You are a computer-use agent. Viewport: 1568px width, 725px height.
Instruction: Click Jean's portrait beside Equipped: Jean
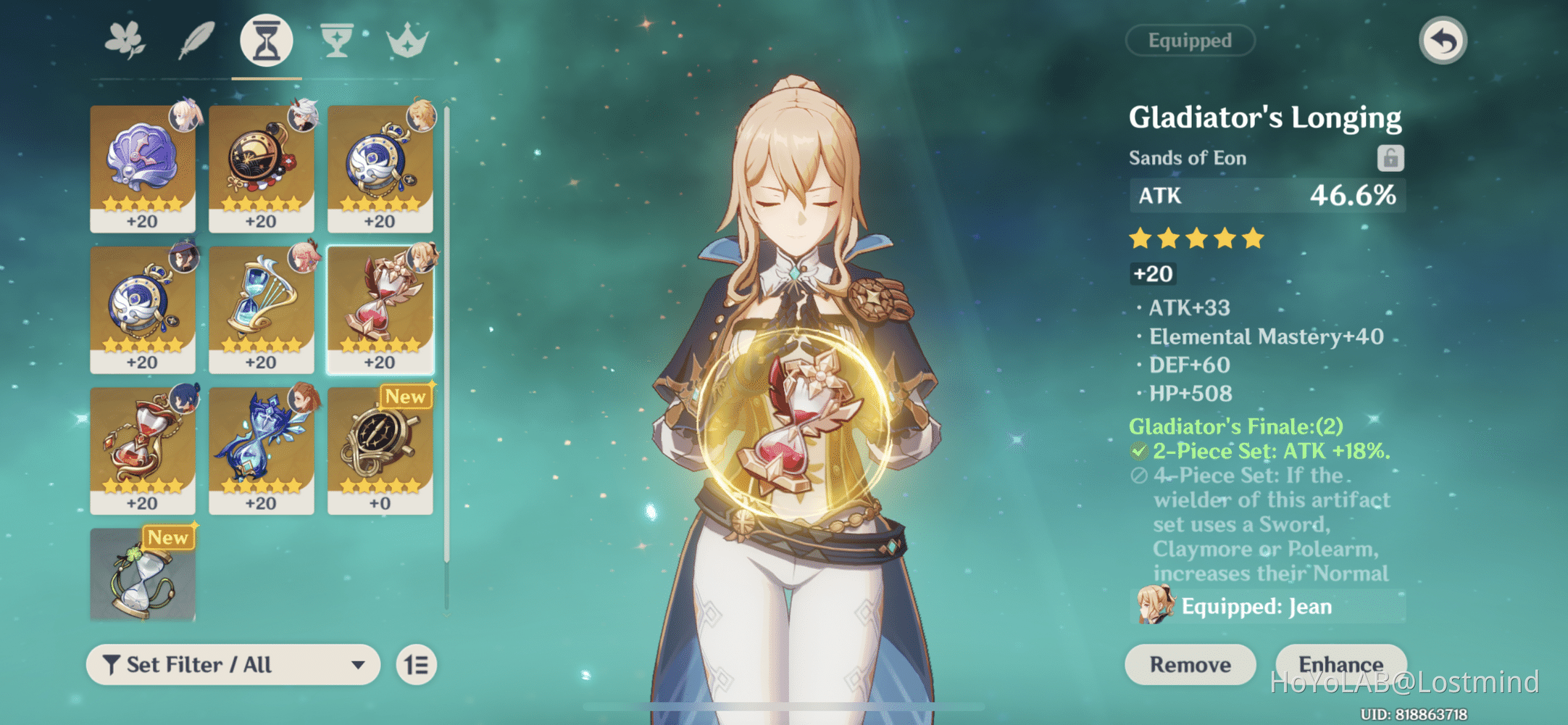[x=1154, y=606]
